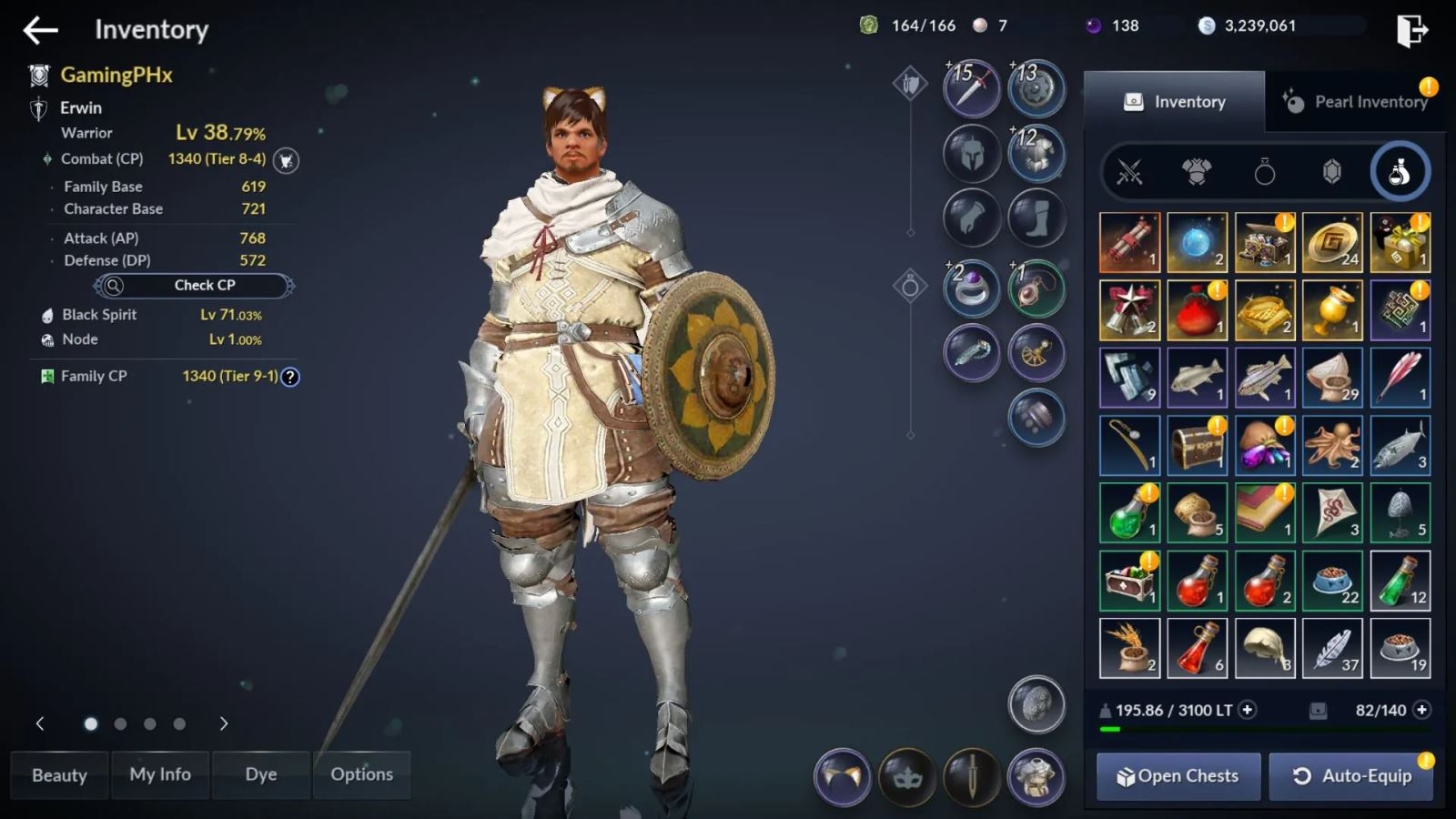
Task: Filter inventory by crystals
Action: pos(1332,170)
